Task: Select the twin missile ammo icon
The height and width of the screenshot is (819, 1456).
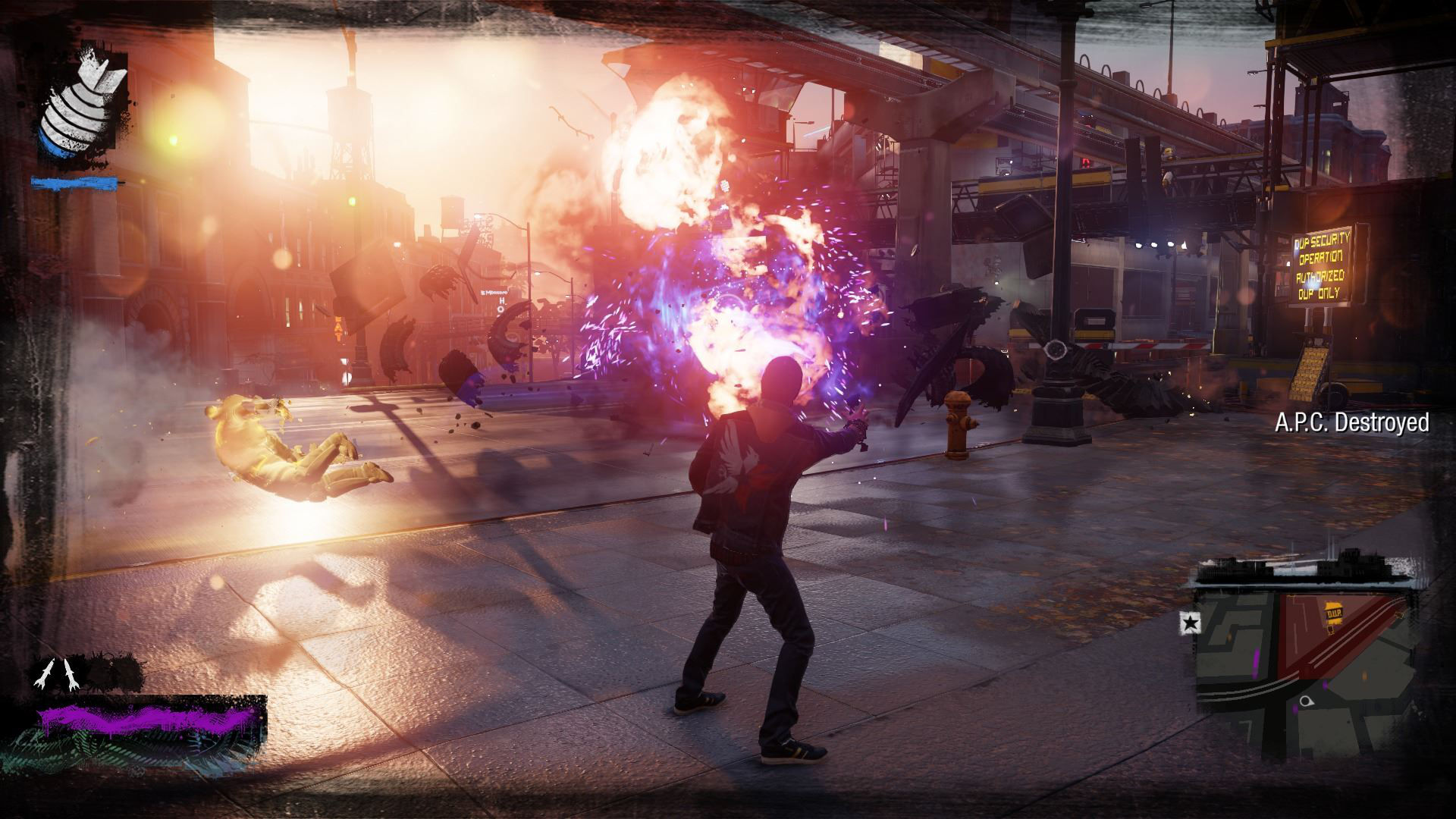Action: coord(58,673)
